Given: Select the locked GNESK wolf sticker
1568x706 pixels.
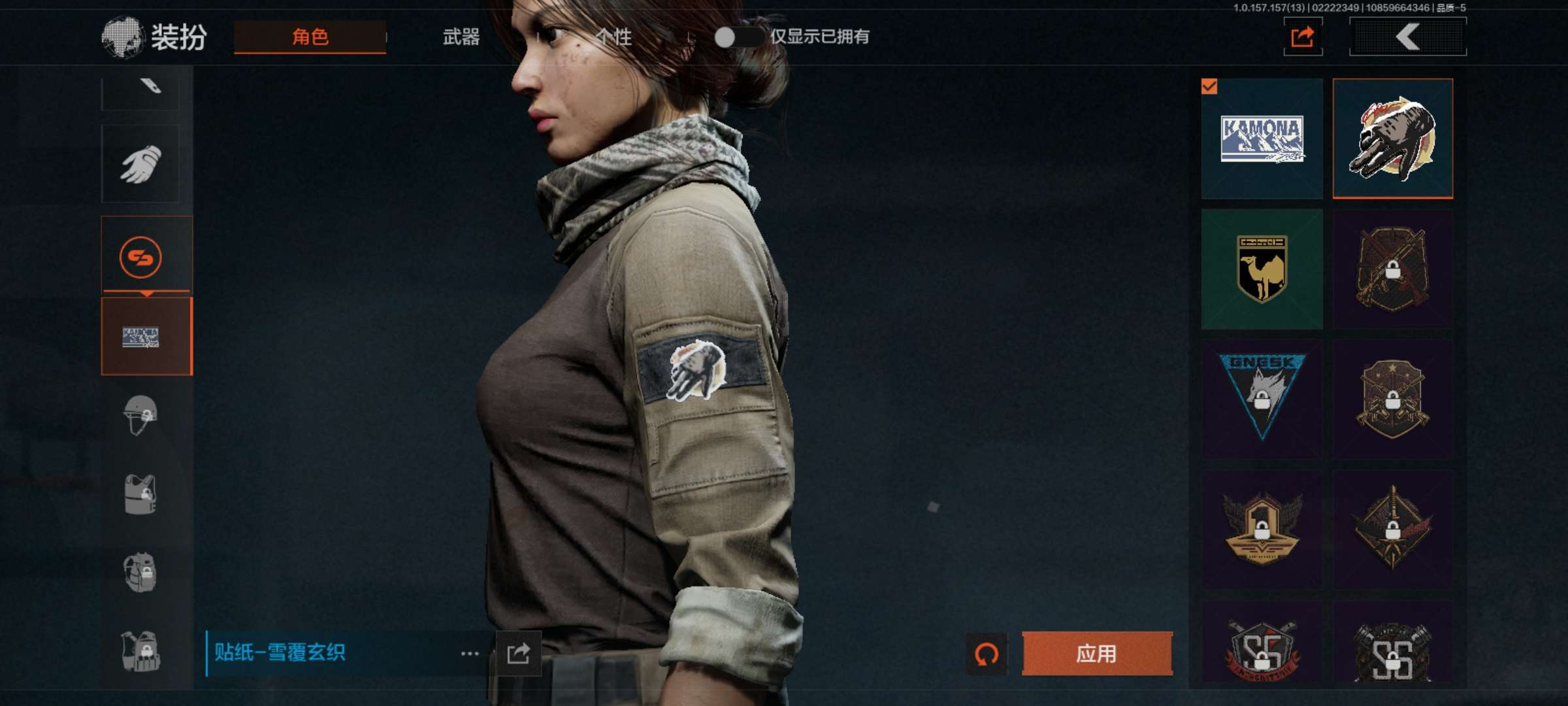Looking at the screenshot, I should tap(1262, 398).
